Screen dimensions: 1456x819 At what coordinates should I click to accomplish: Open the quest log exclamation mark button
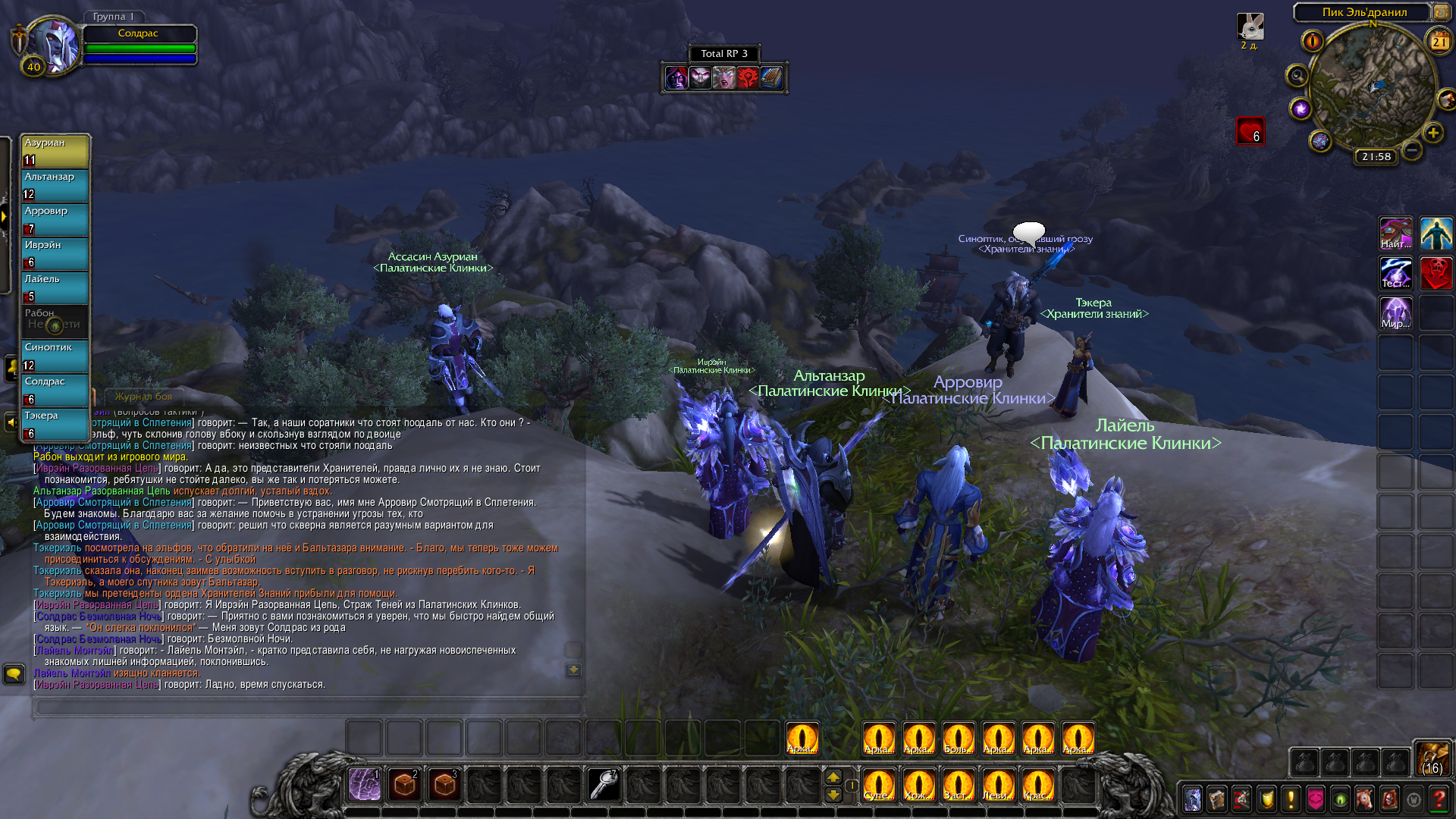point(1290,799)
